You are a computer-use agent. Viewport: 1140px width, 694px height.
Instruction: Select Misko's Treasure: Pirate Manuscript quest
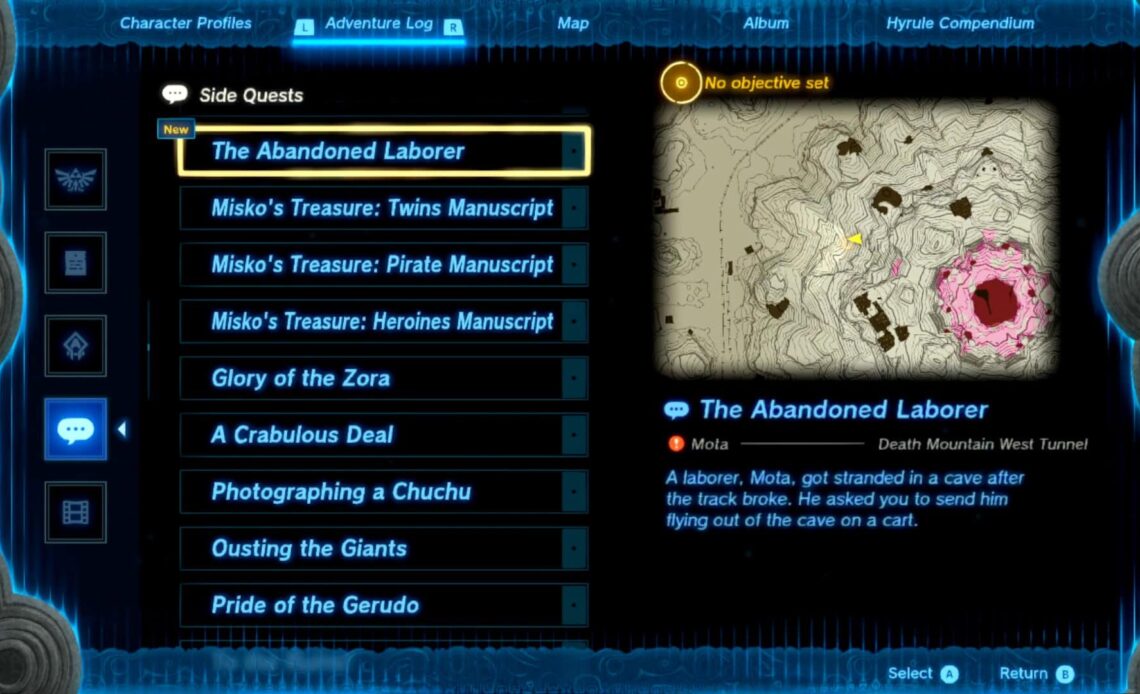pos(384,265)
